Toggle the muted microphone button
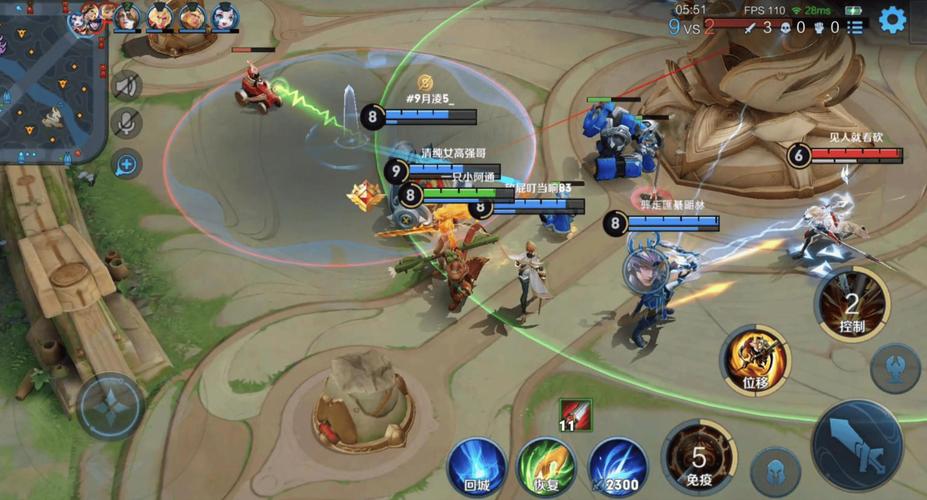The height and width of the screenshot is (500, 927). tap(126, 124)
